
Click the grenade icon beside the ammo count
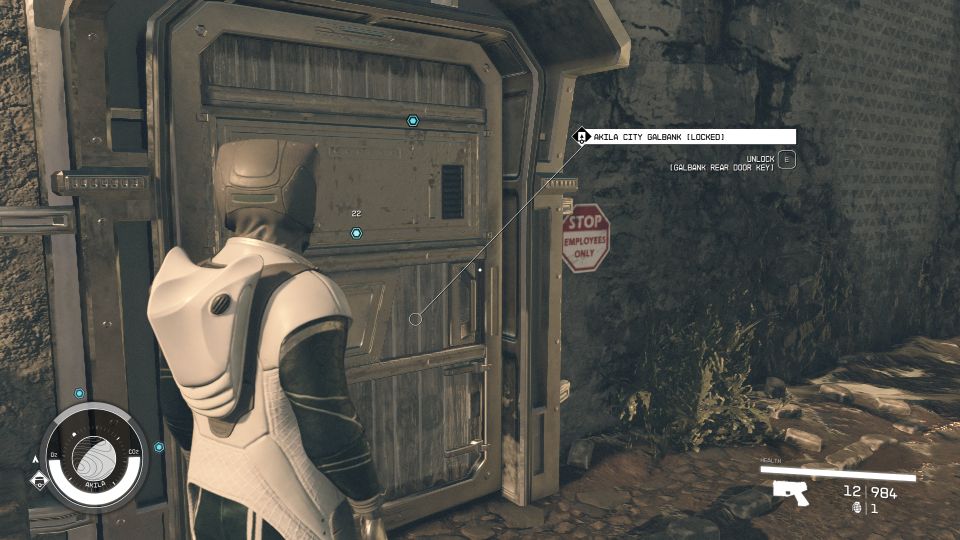pyautogui.click(x=857, y=508)
